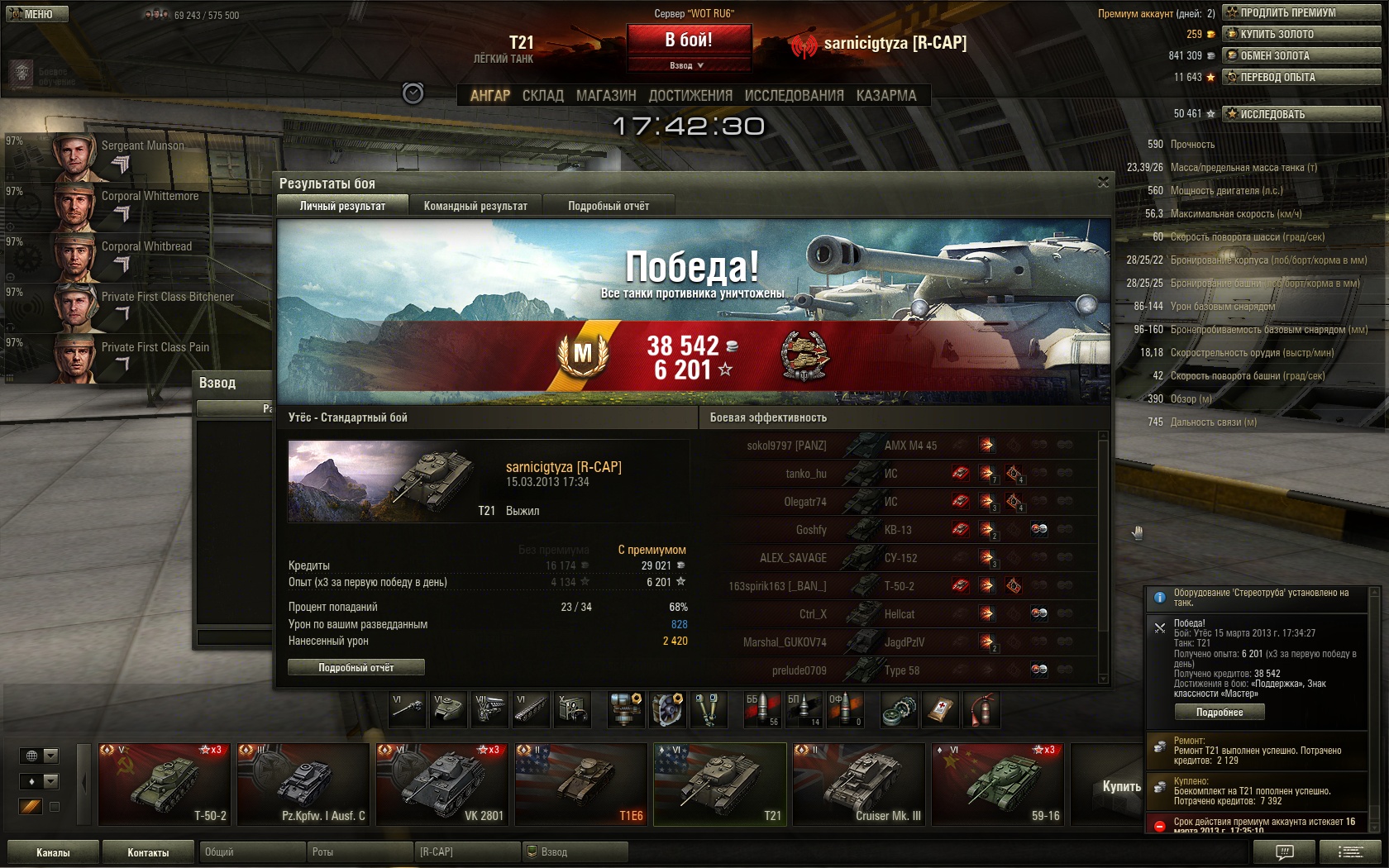Click the ПРОДЛИТЬ ПРЕМИУМ button
Image resolution: width=1389 pixels, height=868 pixels.
(x=1301, y=12)
